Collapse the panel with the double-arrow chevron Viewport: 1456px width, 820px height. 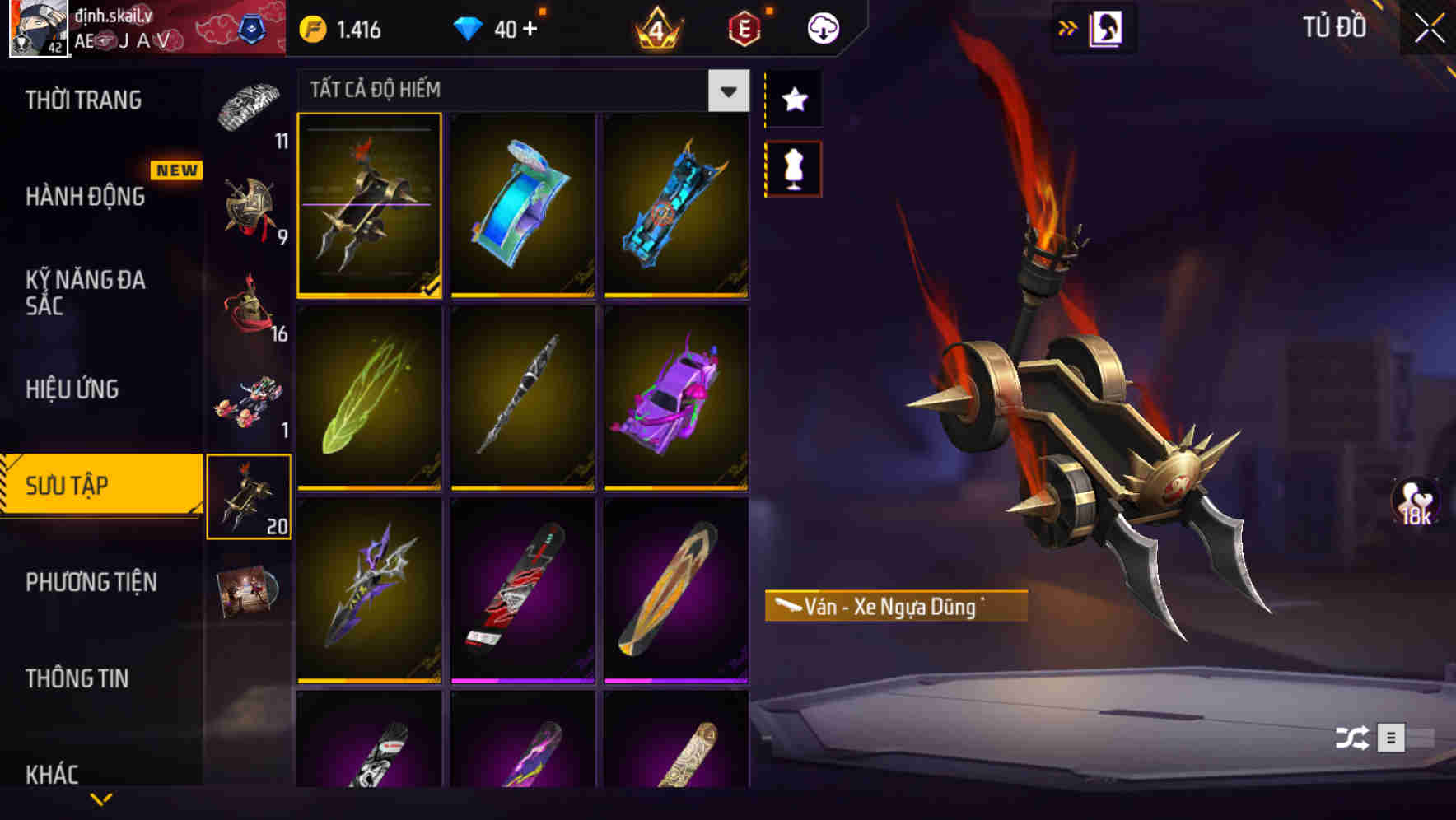click(x=1066, y=26)
